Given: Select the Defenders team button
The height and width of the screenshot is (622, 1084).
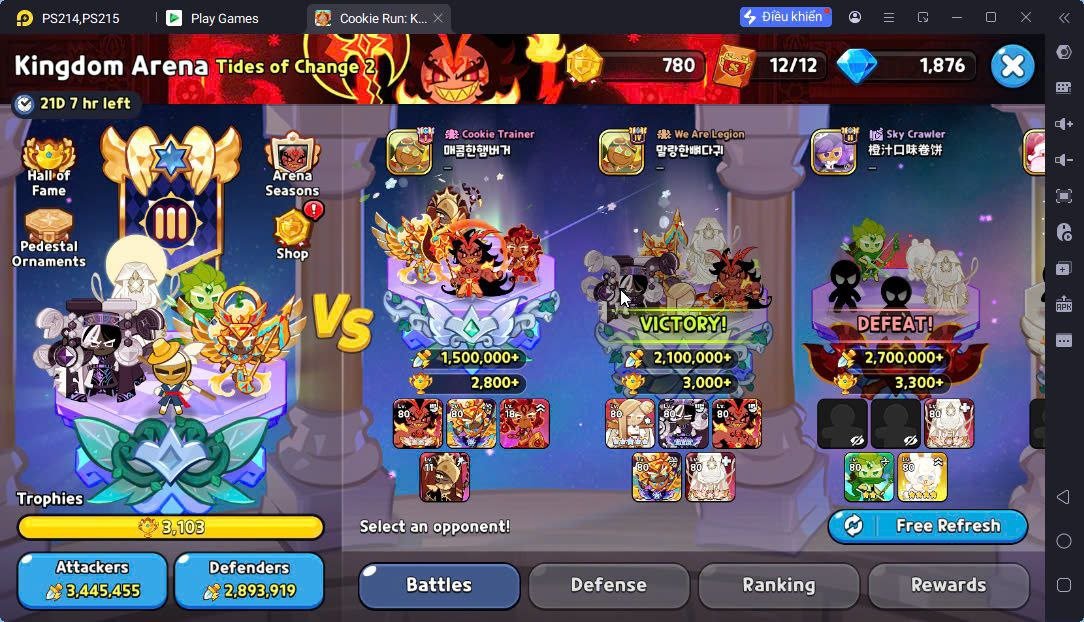Looking at the screenshot, I should click(x=249, y=580).
